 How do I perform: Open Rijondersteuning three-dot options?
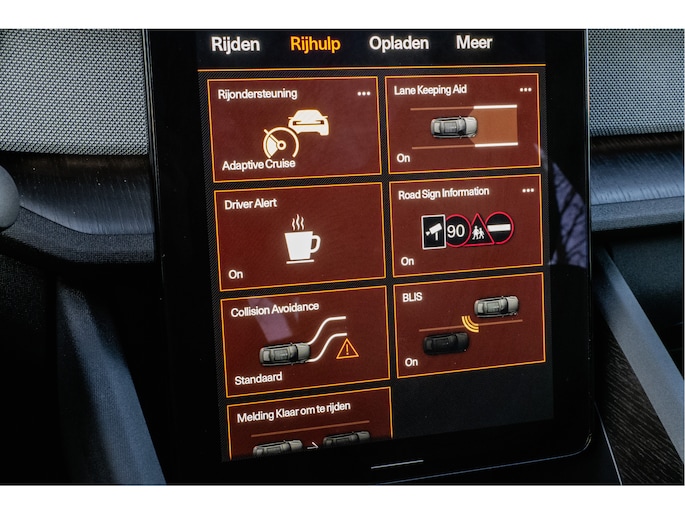(x=364, y=93)
